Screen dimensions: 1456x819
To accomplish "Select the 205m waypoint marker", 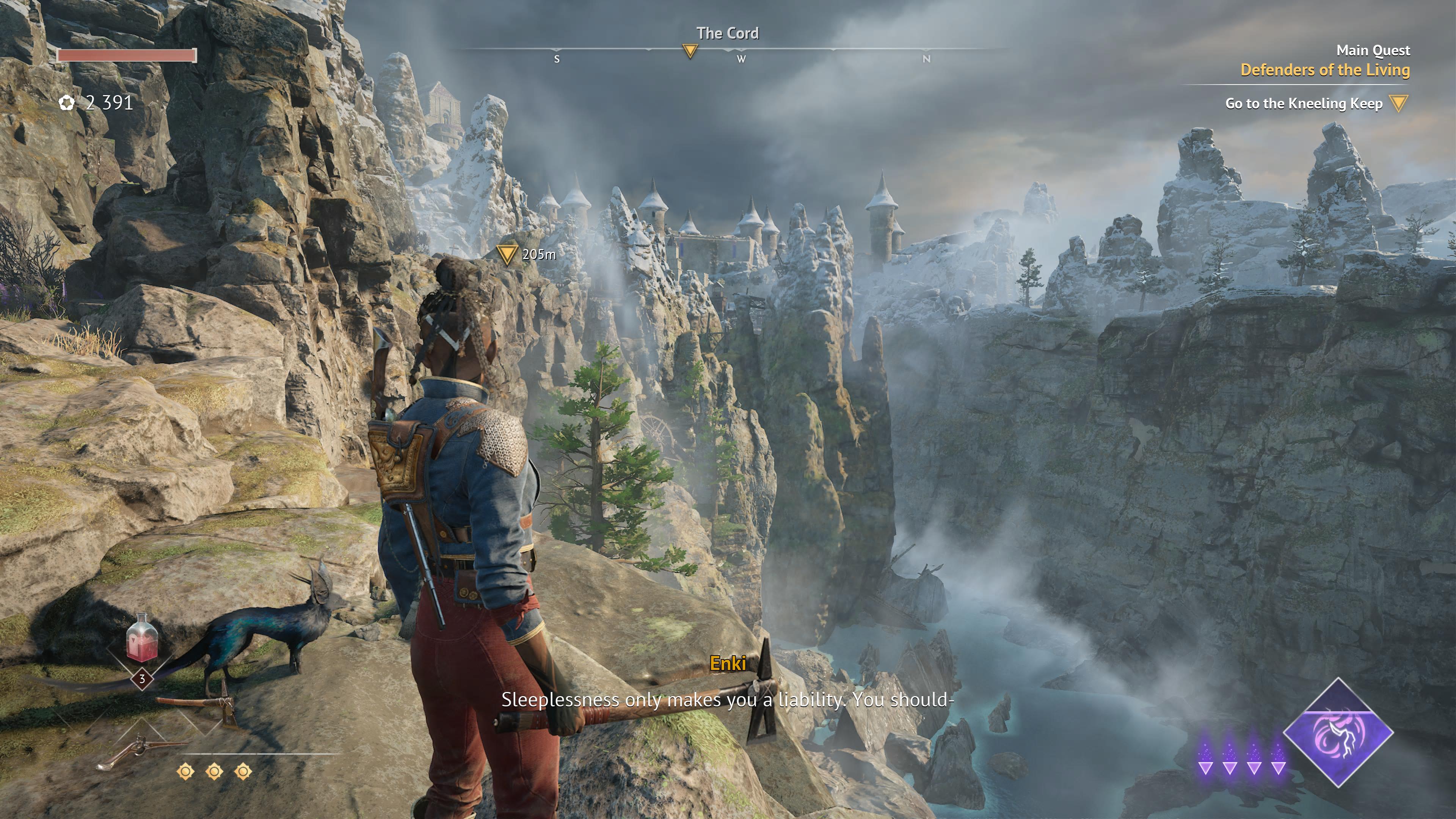I will (x=507, y=254).
